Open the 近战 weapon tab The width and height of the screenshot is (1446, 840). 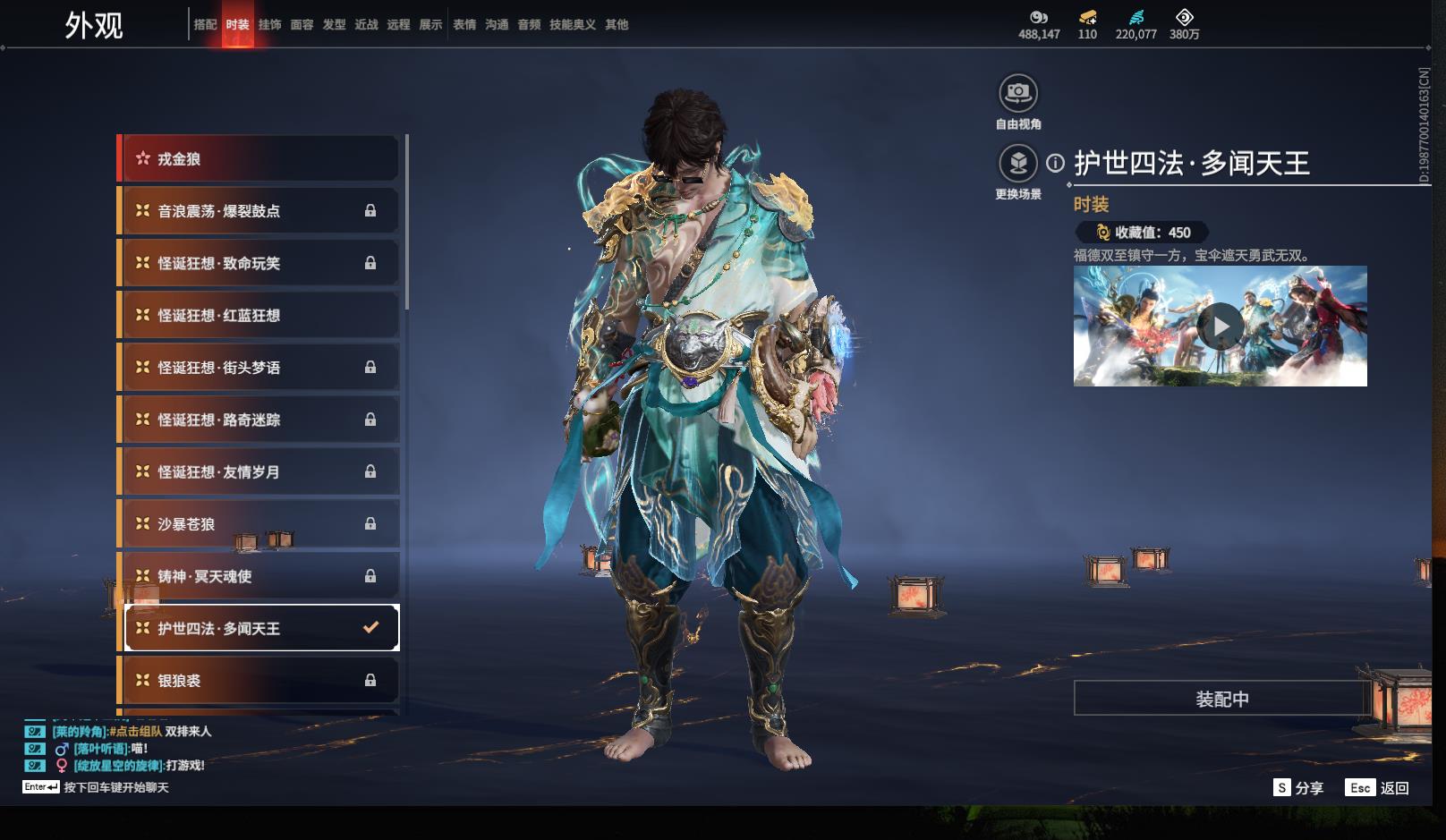(366, 24)
